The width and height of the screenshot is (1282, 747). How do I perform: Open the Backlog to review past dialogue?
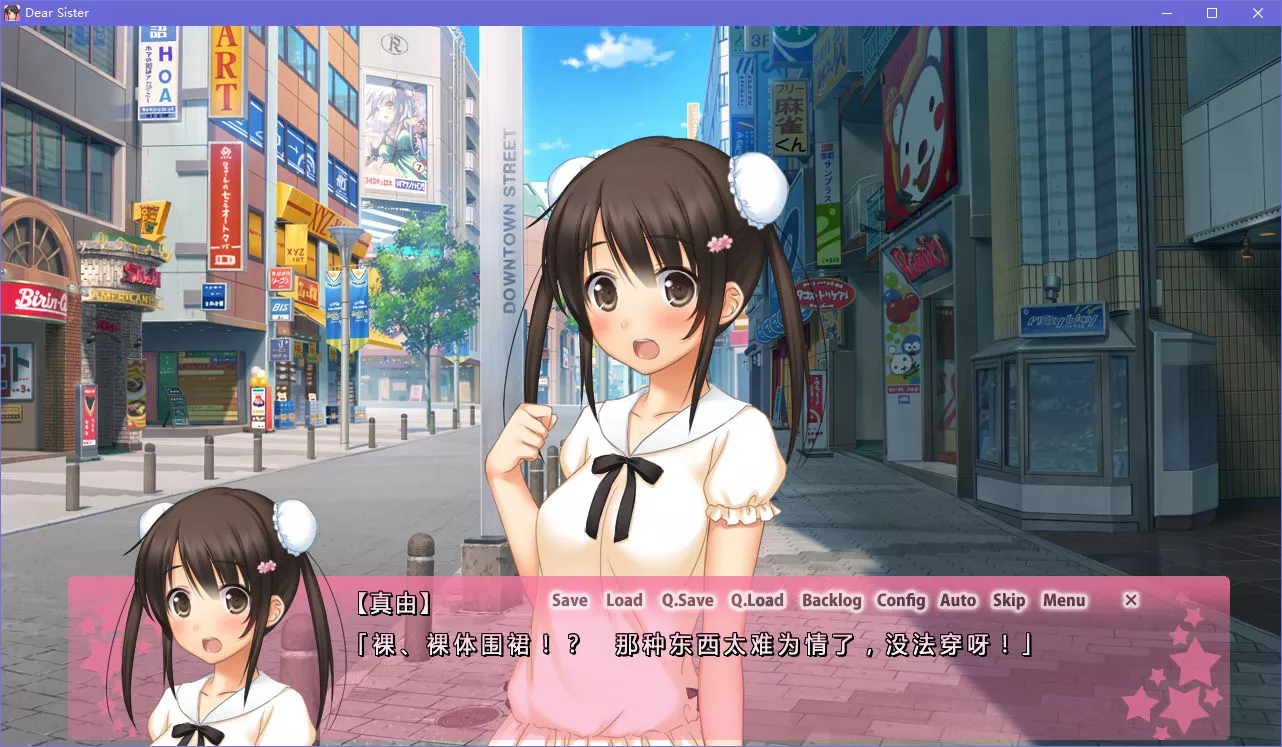pyautogui.click(x=832, y=600)
